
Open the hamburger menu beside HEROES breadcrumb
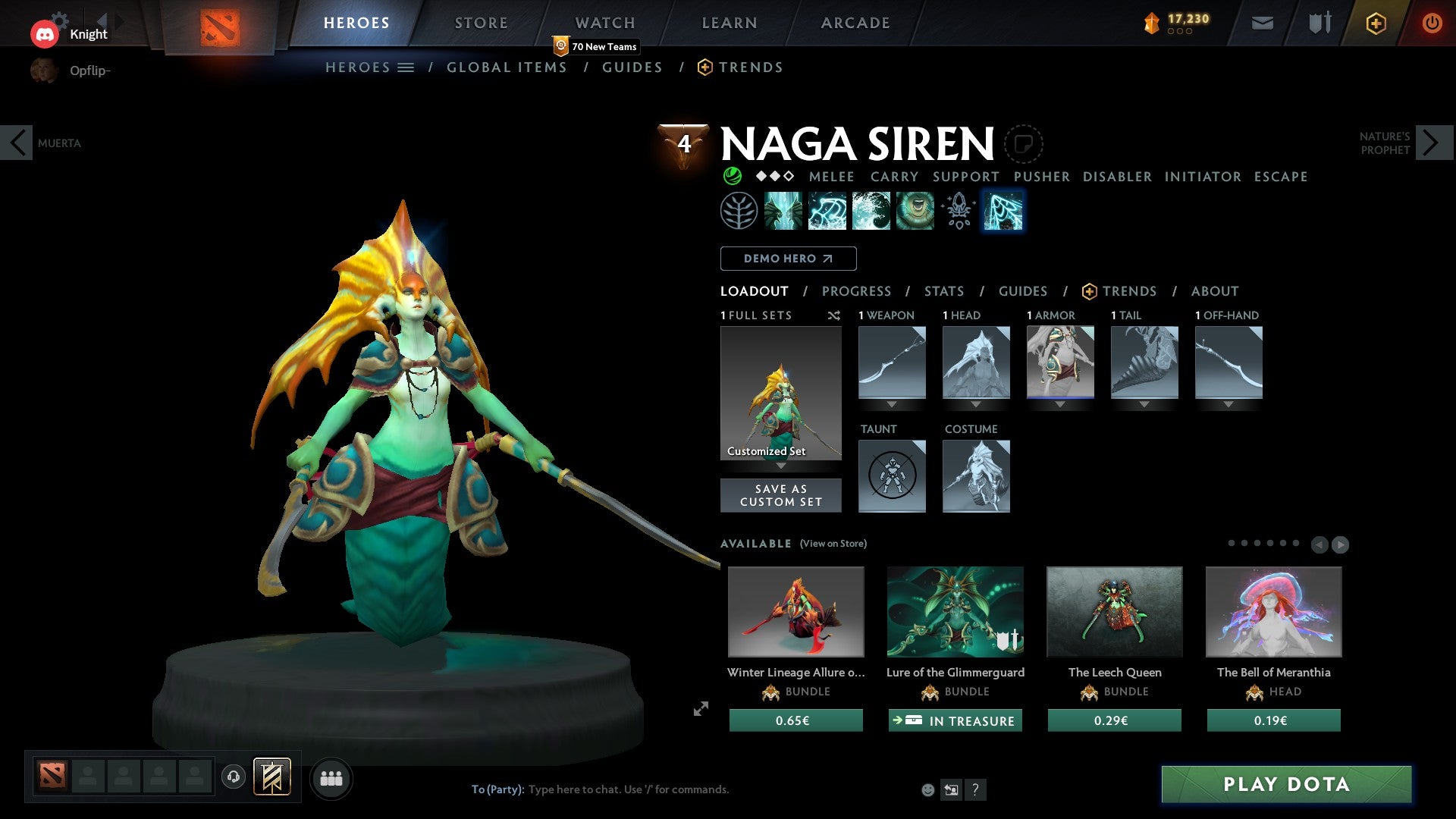coord(406,67)
